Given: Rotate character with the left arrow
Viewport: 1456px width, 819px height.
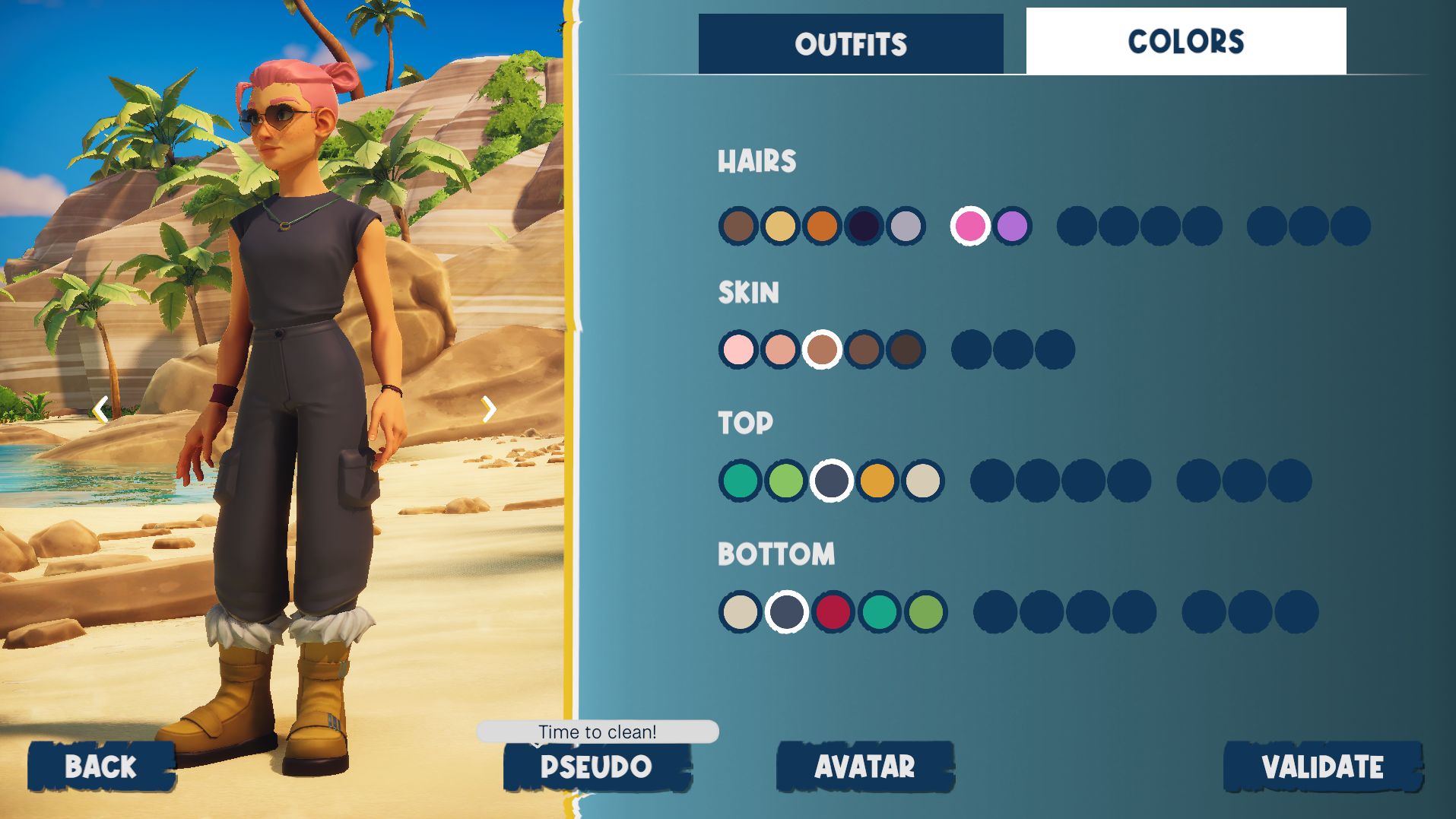Looking at the screenshot, I should (x=100, y=410).
